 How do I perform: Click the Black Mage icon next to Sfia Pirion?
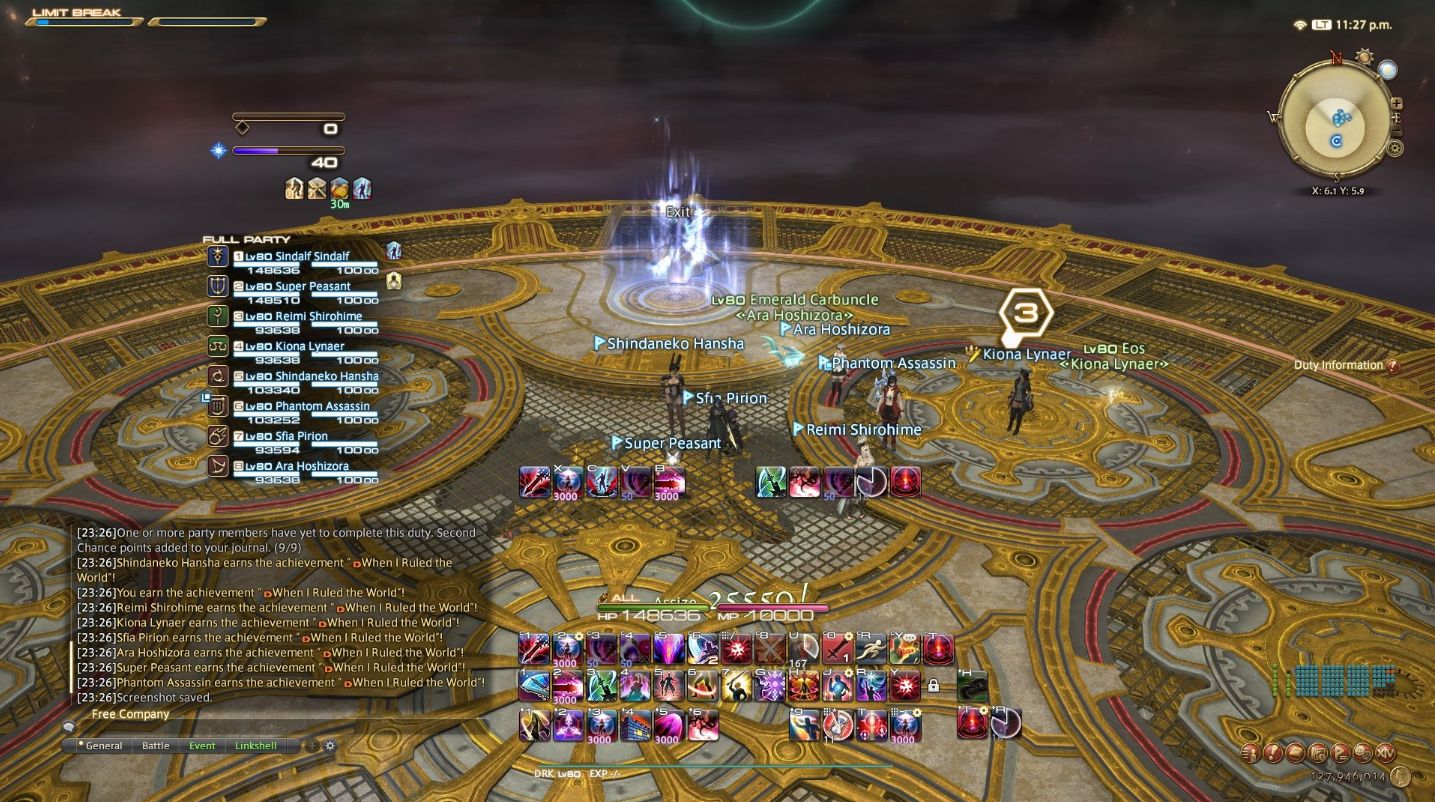point(220,435)
